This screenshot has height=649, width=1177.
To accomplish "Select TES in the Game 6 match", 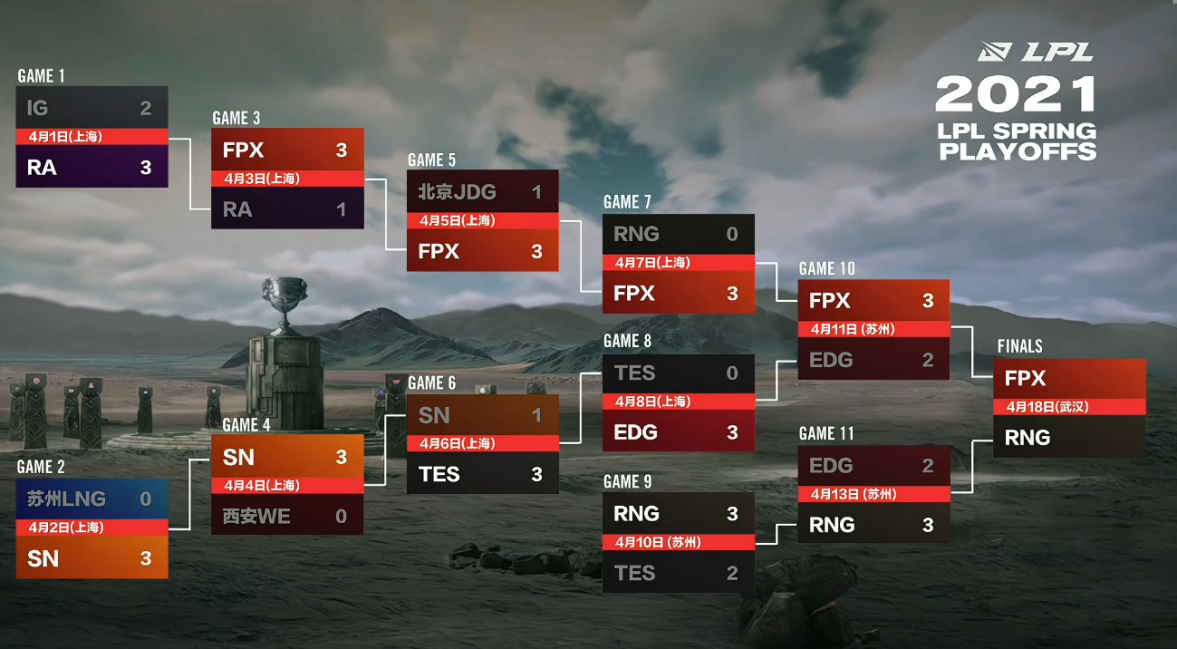I will coord(482,474).
